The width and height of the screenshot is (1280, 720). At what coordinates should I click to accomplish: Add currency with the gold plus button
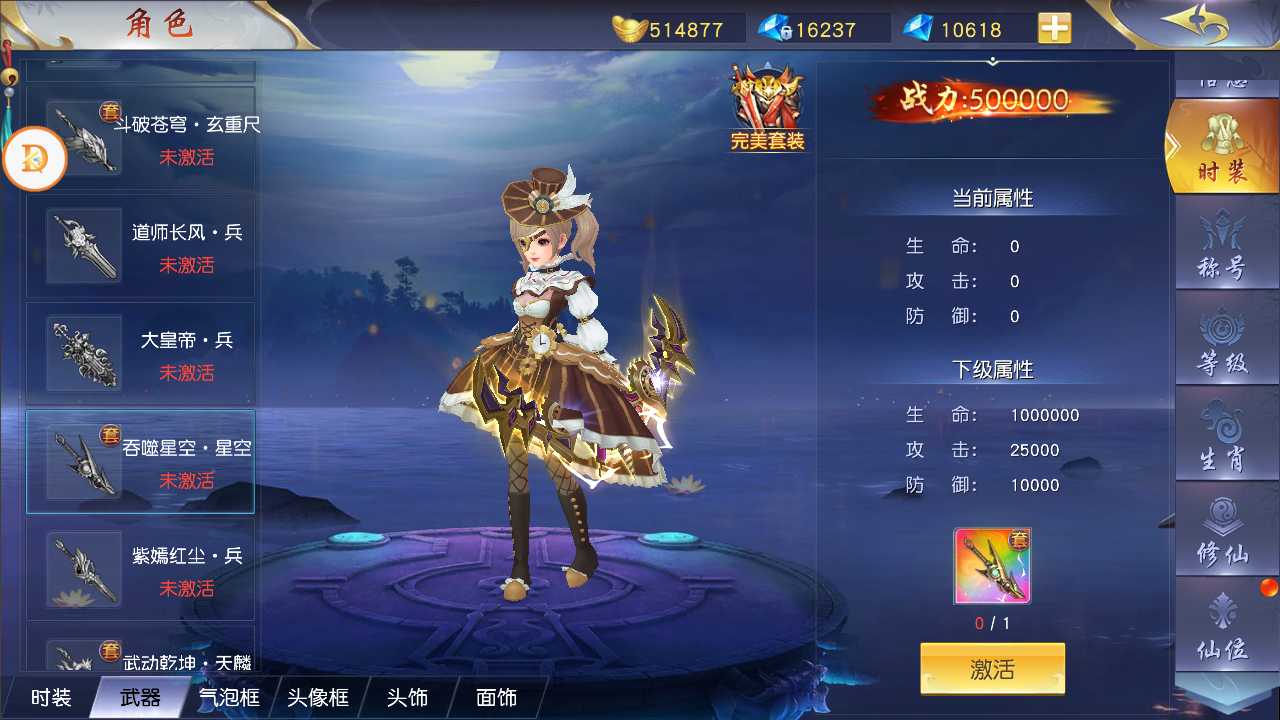pyautogui.click(x=1054, y=28)
